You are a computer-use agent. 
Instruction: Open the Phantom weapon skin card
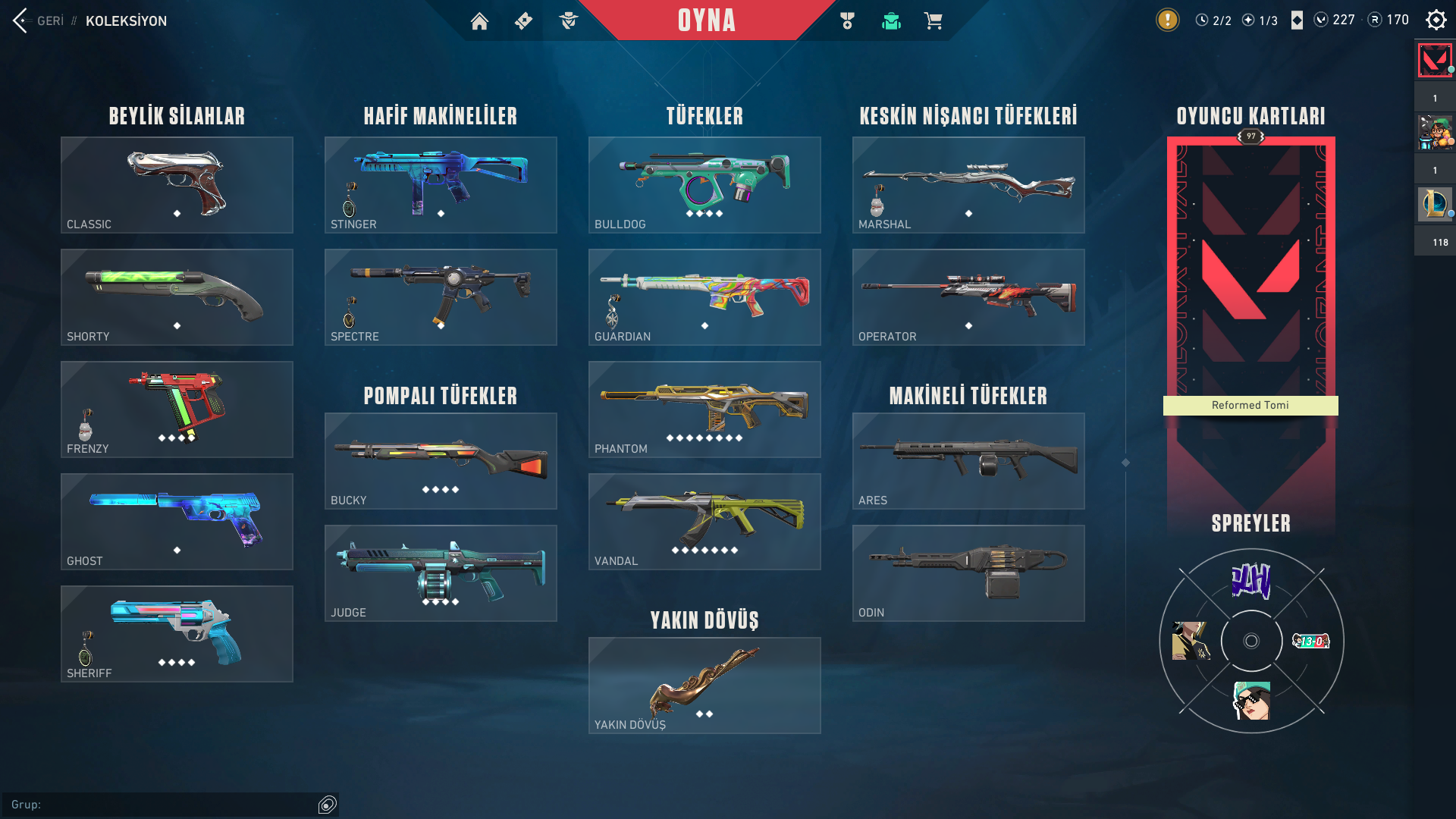704,409
